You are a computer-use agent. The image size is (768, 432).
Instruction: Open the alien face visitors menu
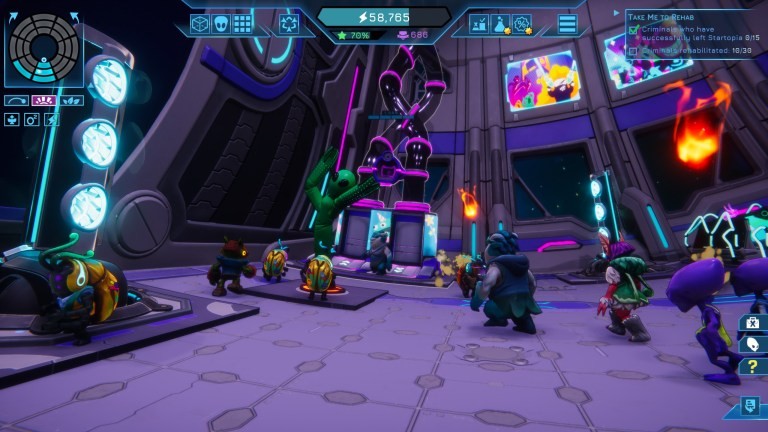221,23
